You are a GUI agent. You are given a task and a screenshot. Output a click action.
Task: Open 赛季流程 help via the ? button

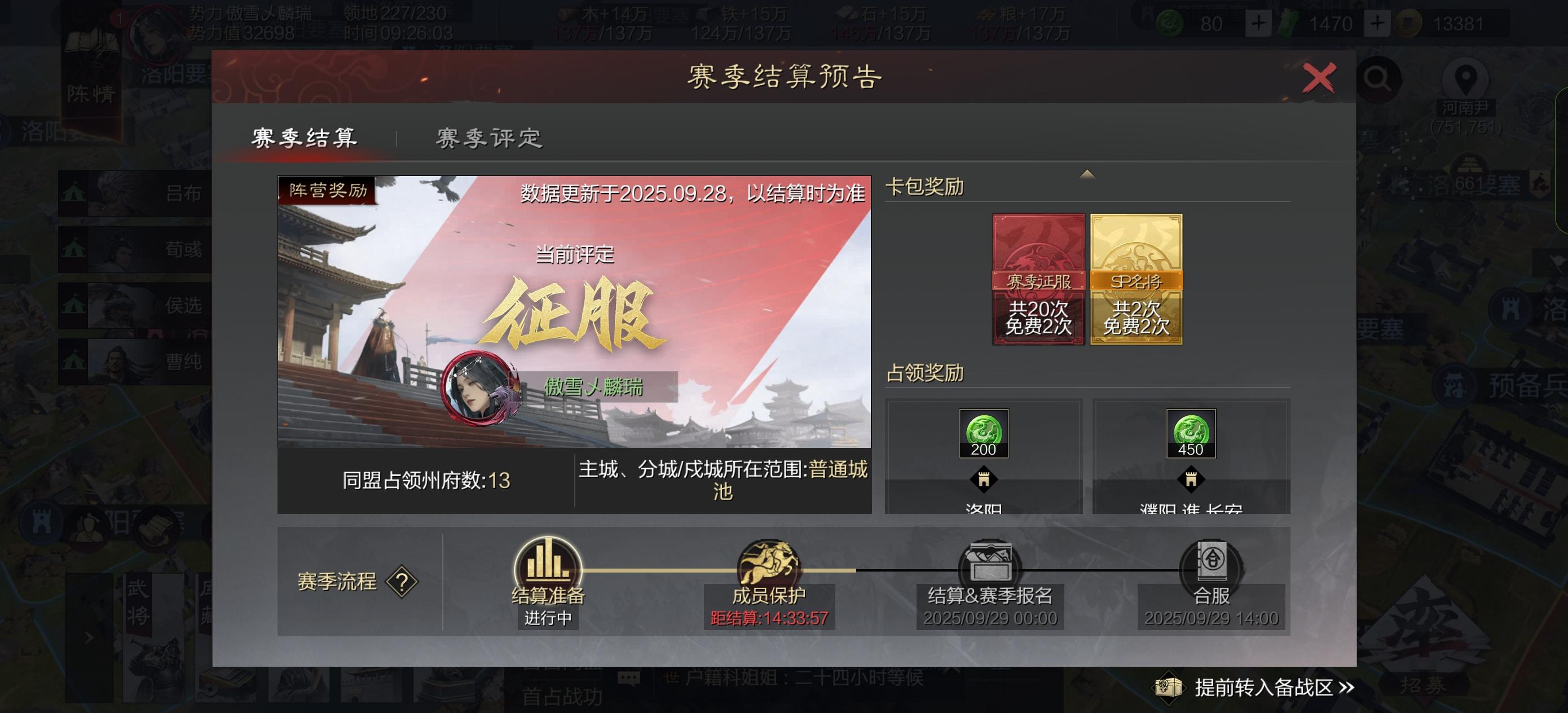click(402, 583)
